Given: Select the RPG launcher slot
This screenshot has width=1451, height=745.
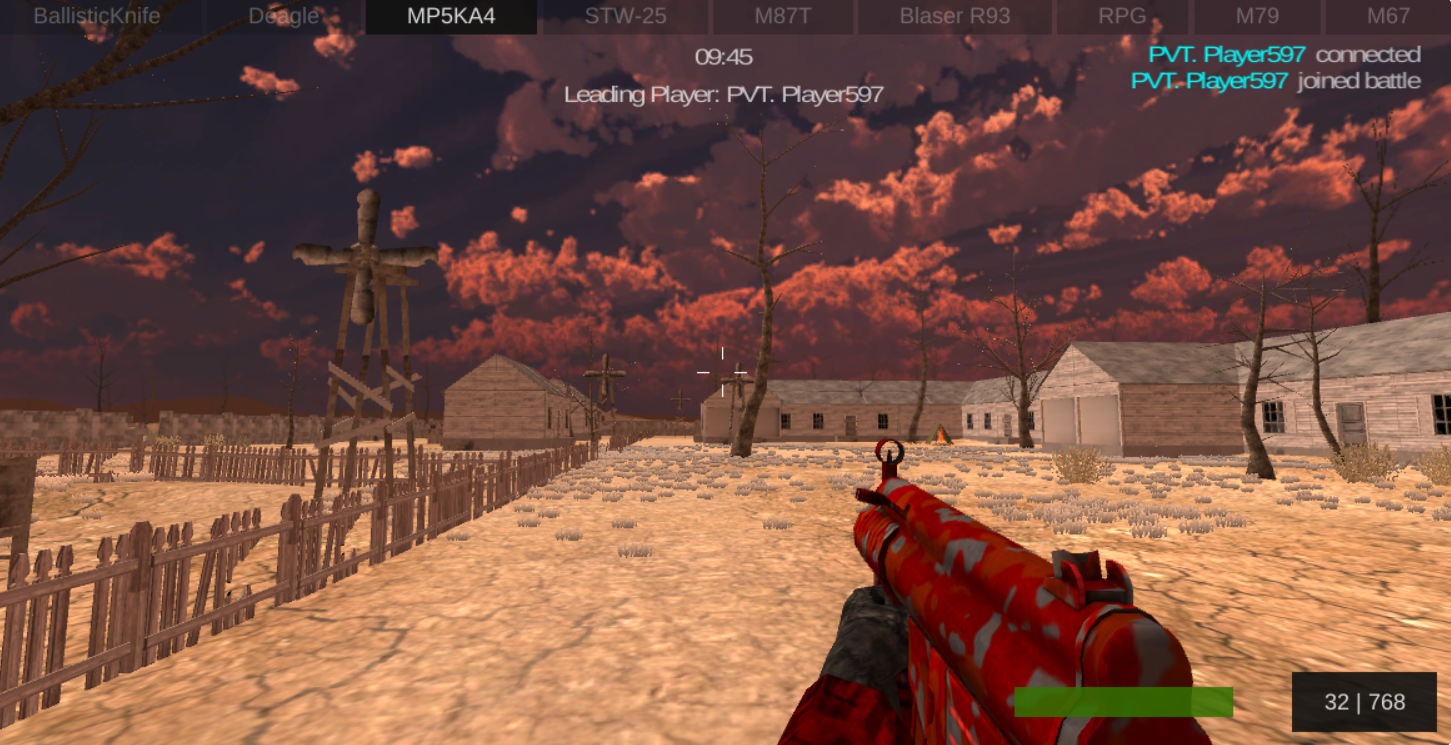Looking at the screenshot, I should point(1122,16).
